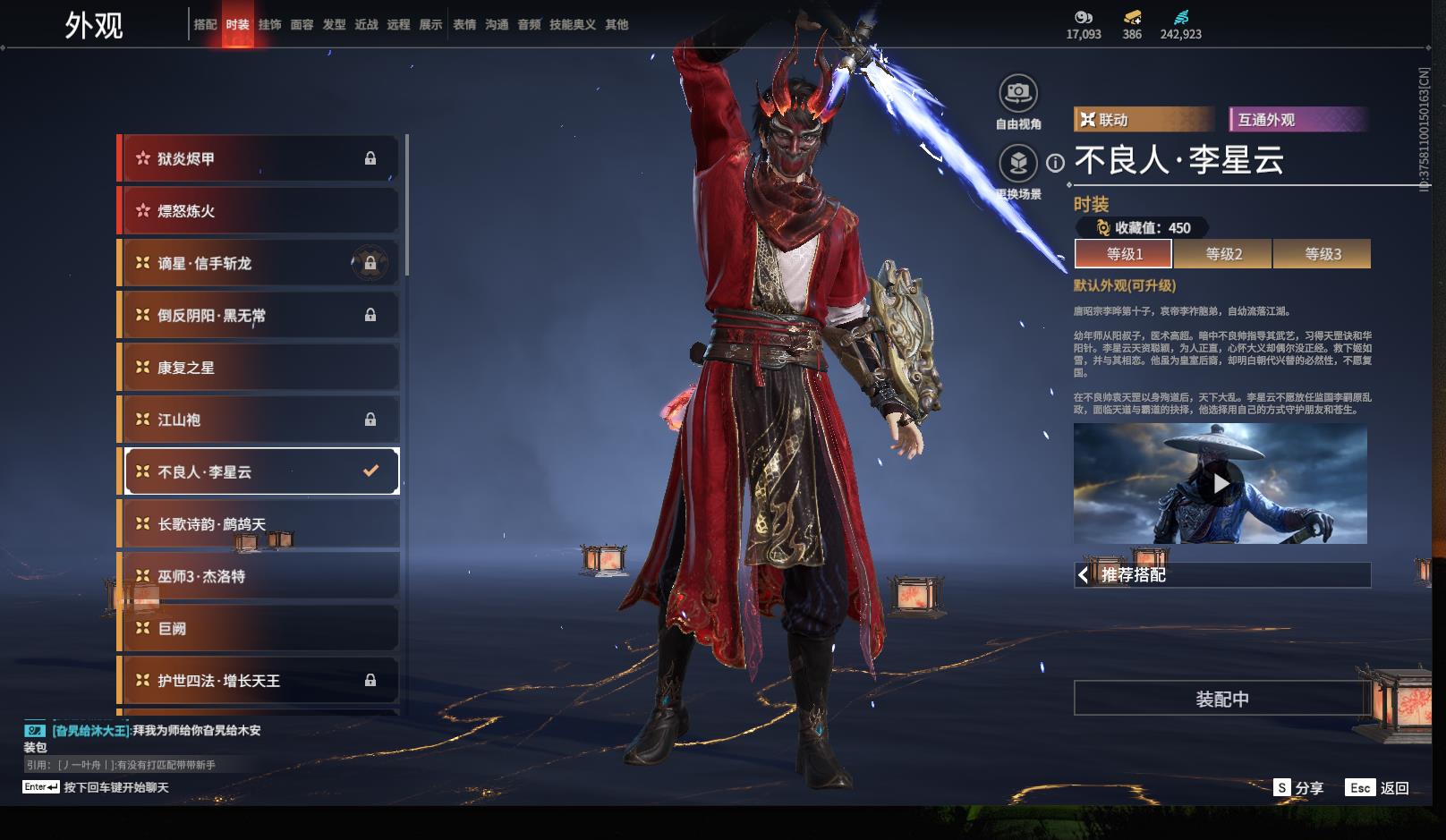Select the 康复之星 outfit

coord(259,368)
